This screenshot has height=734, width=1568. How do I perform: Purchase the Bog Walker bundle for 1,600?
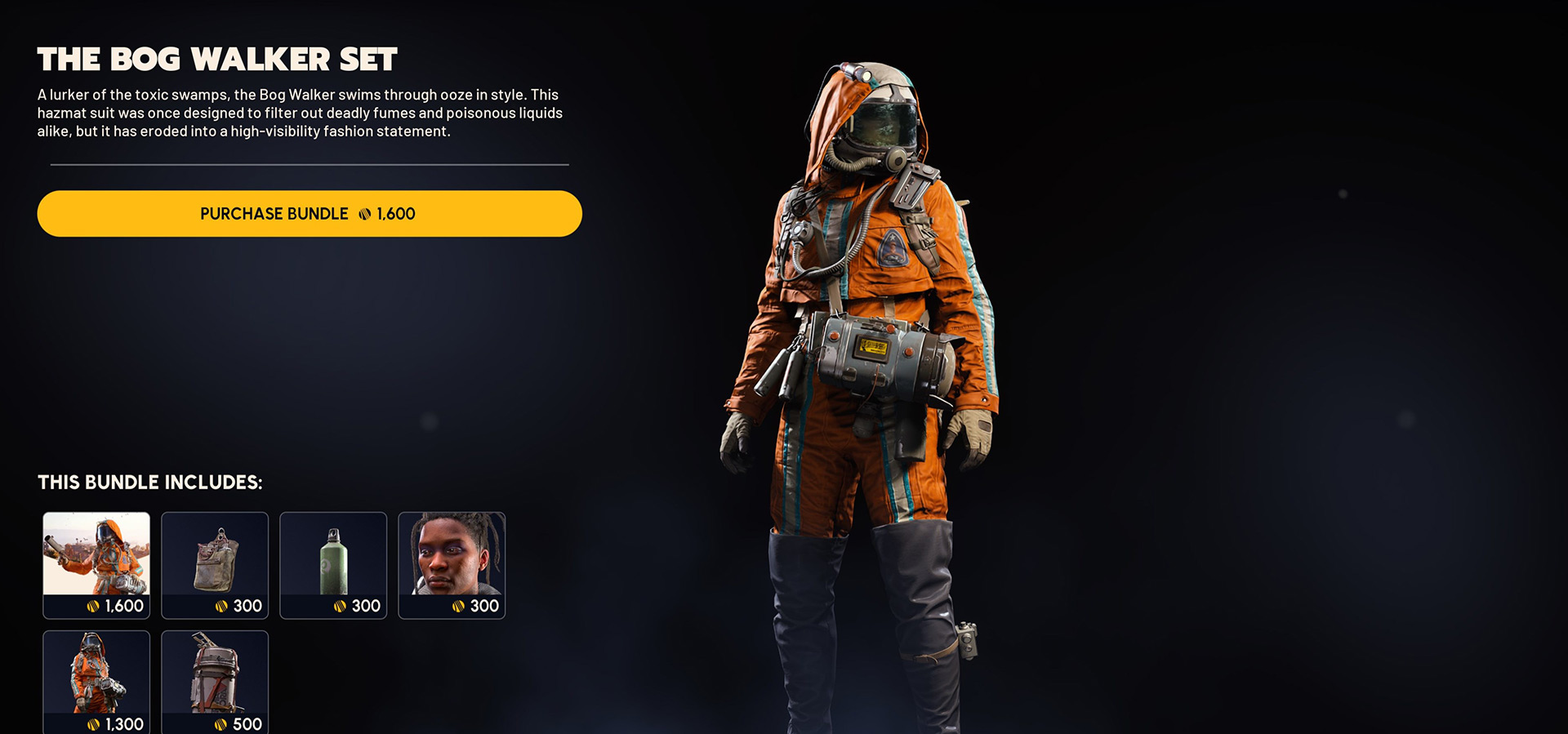[309, 214]
